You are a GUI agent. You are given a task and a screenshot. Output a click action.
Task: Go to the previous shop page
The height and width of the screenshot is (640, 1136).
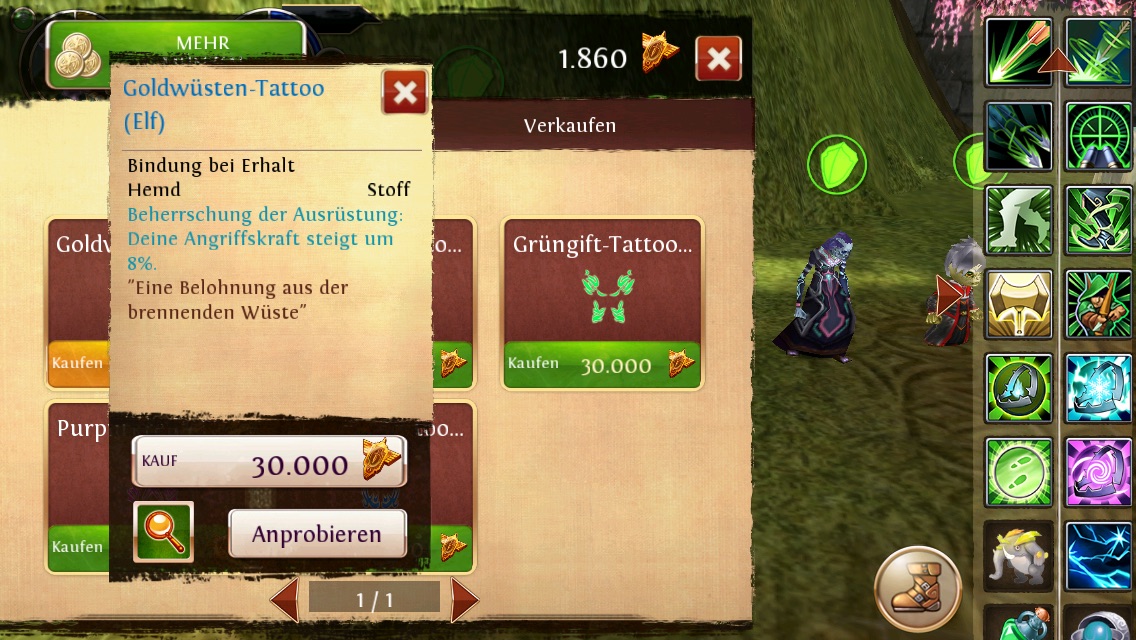[285, 600]
